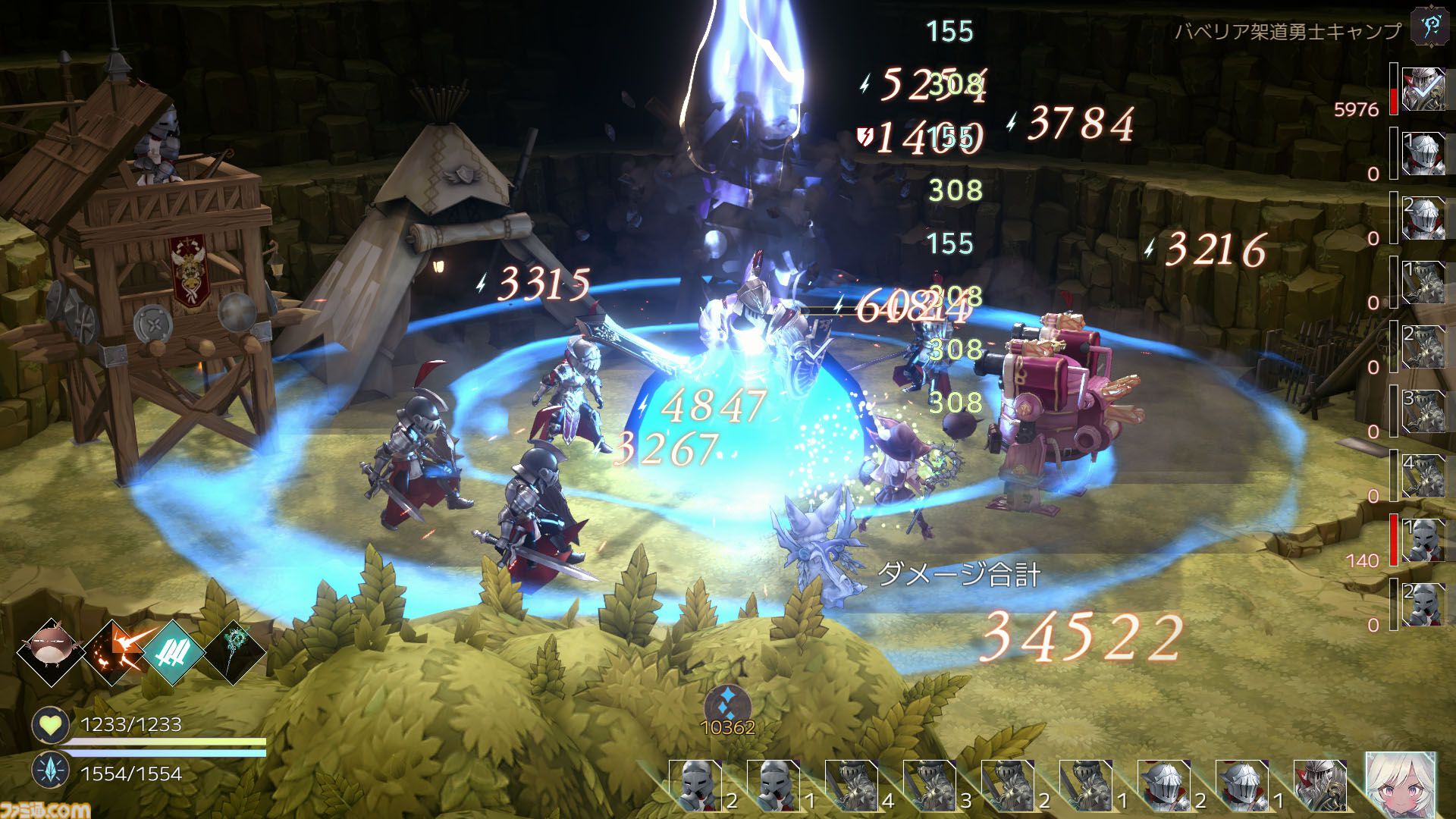Select the round brown bird skill icon
This screenshot has height=819, width=1456.
[52, 653]
